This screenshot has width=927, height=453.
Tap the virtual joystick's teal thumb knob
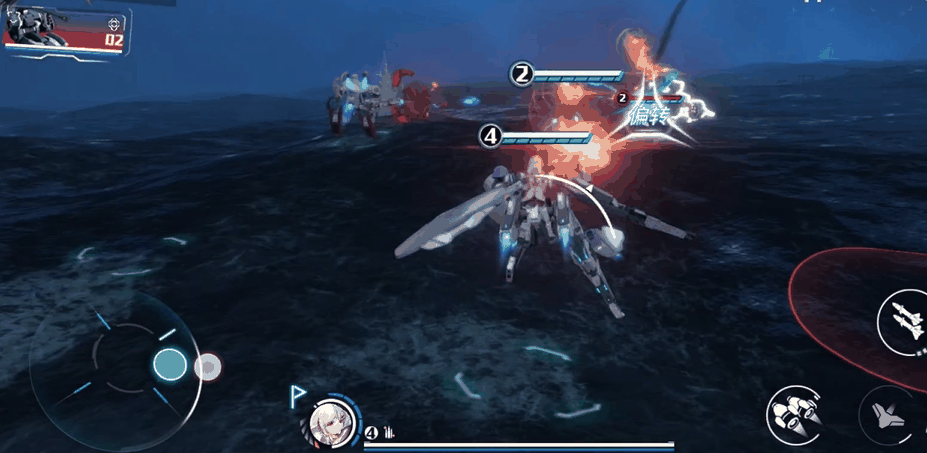(170, 365)
